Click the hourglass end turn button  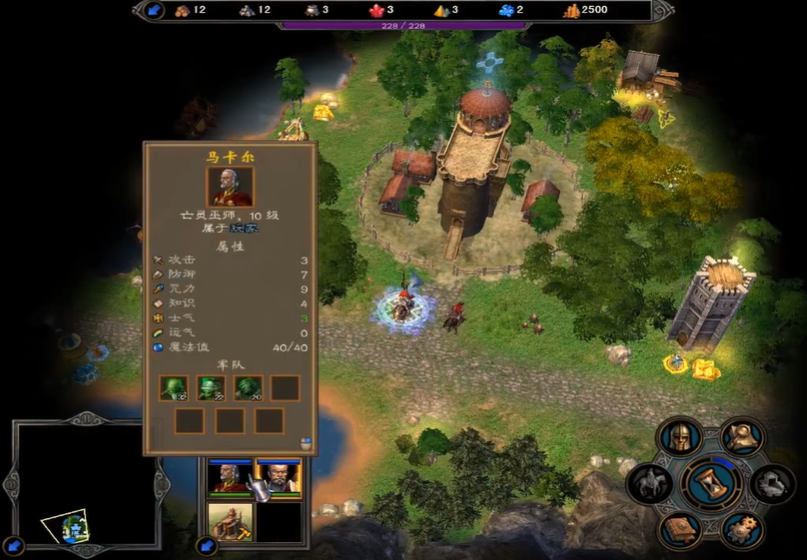[711, 483]
